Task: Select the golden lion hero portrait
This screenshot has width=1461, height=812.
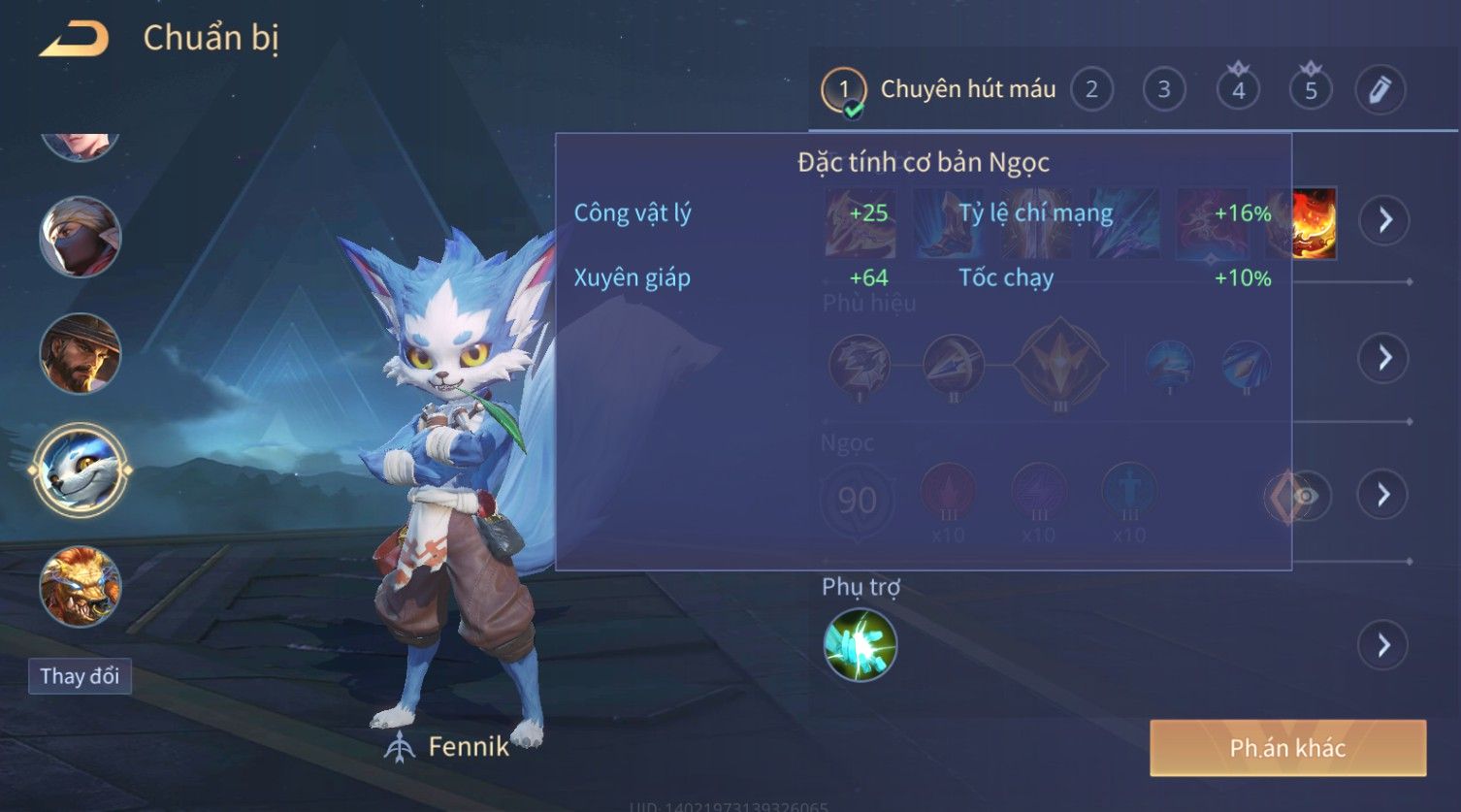Action: pos(80,586)
